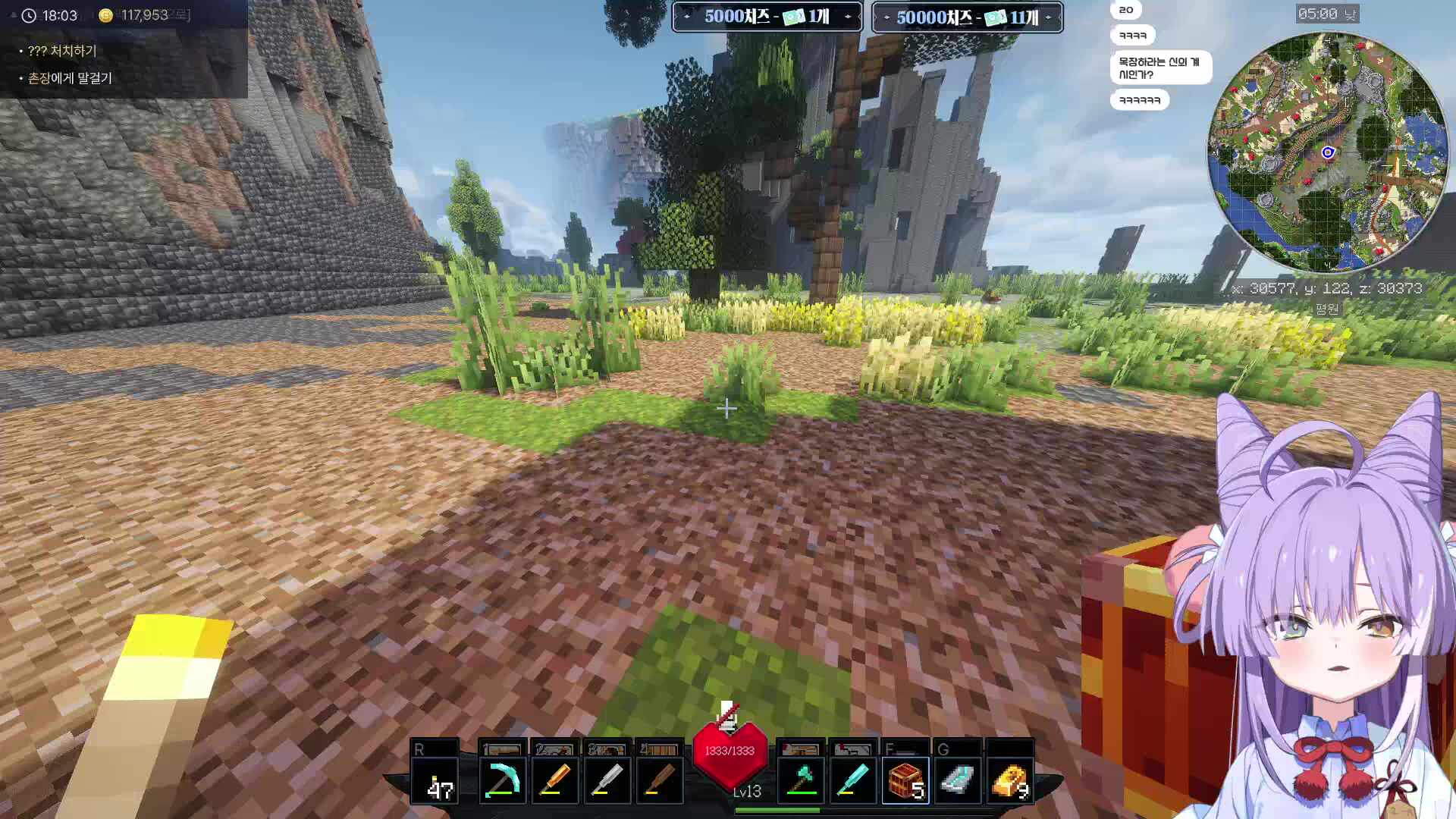Select the wooden crate slot with 5
1456x819 pixels.
tap(905, 780)
